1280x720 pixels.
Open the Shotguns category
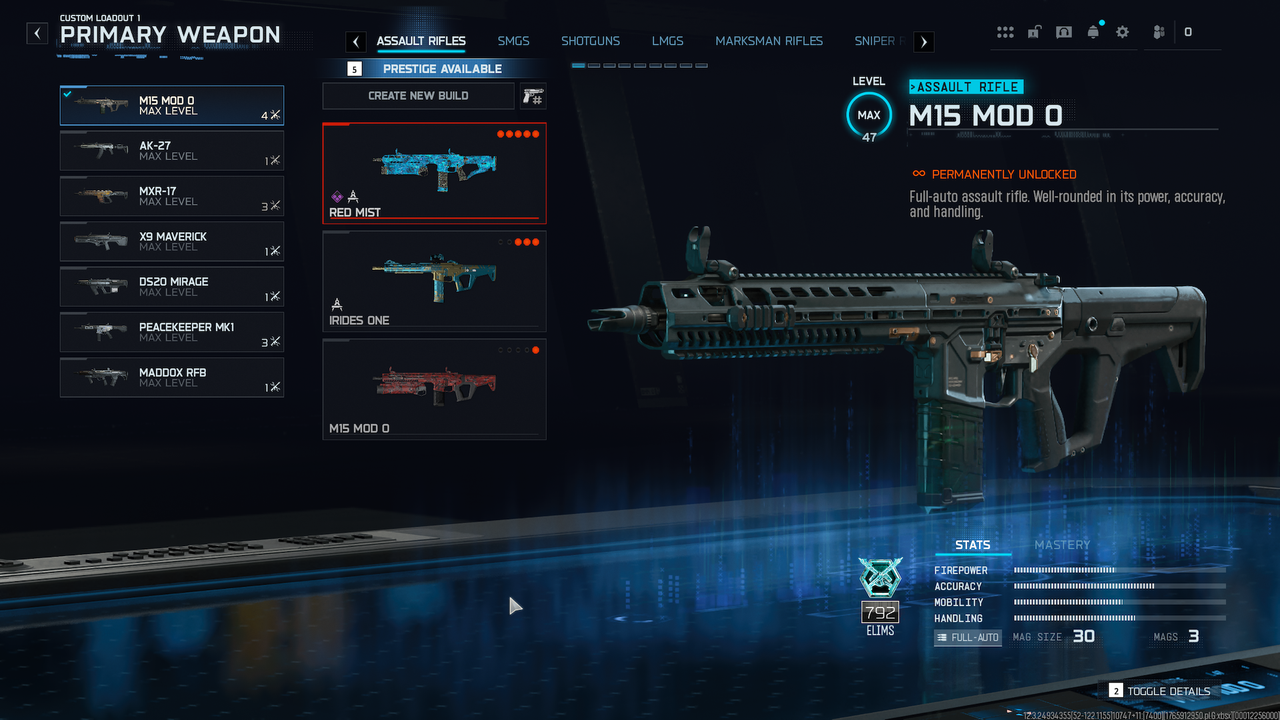(590, 41)
